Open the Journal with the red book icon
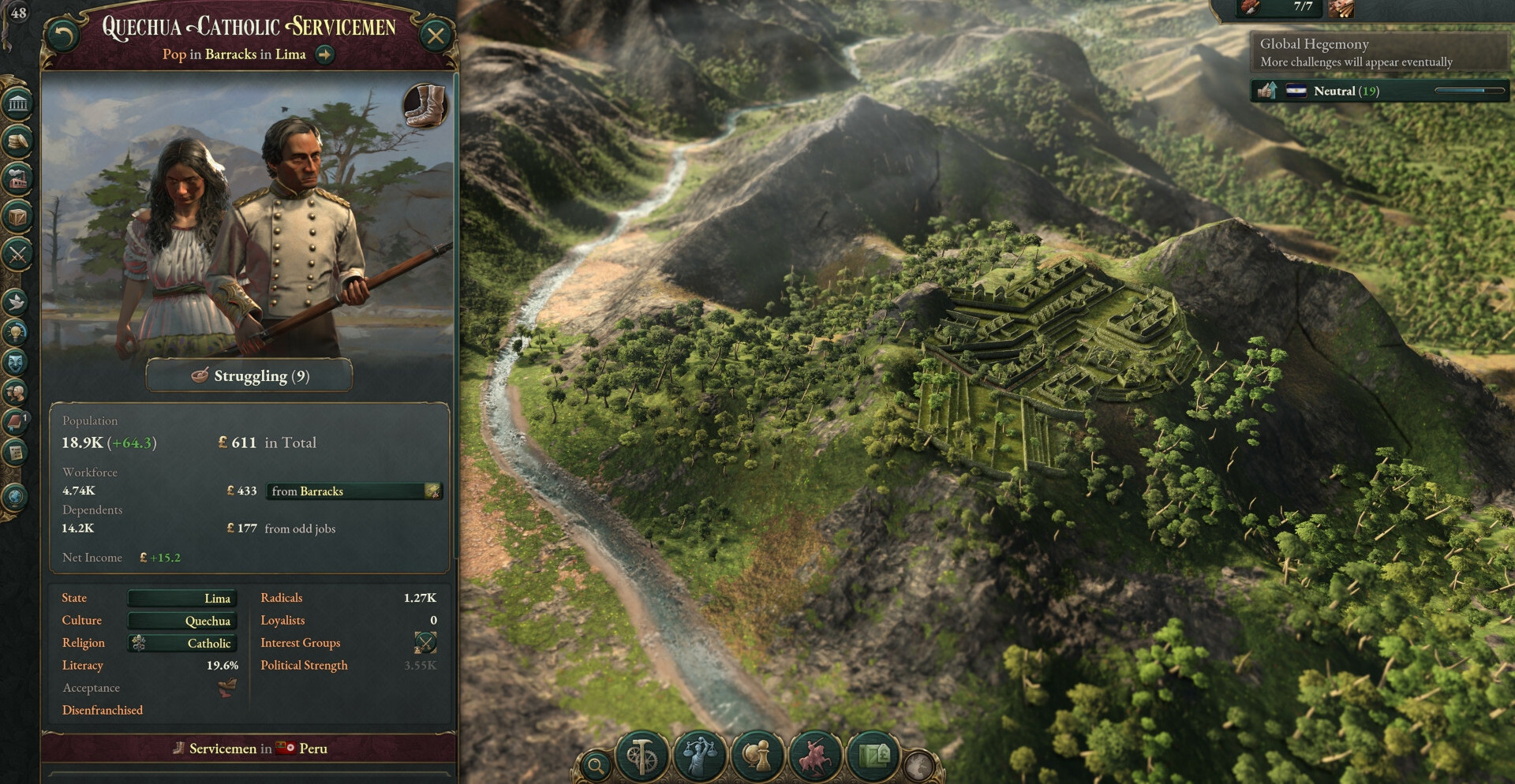This screenshot has height=784, width=1515. [x=16, y=422]
